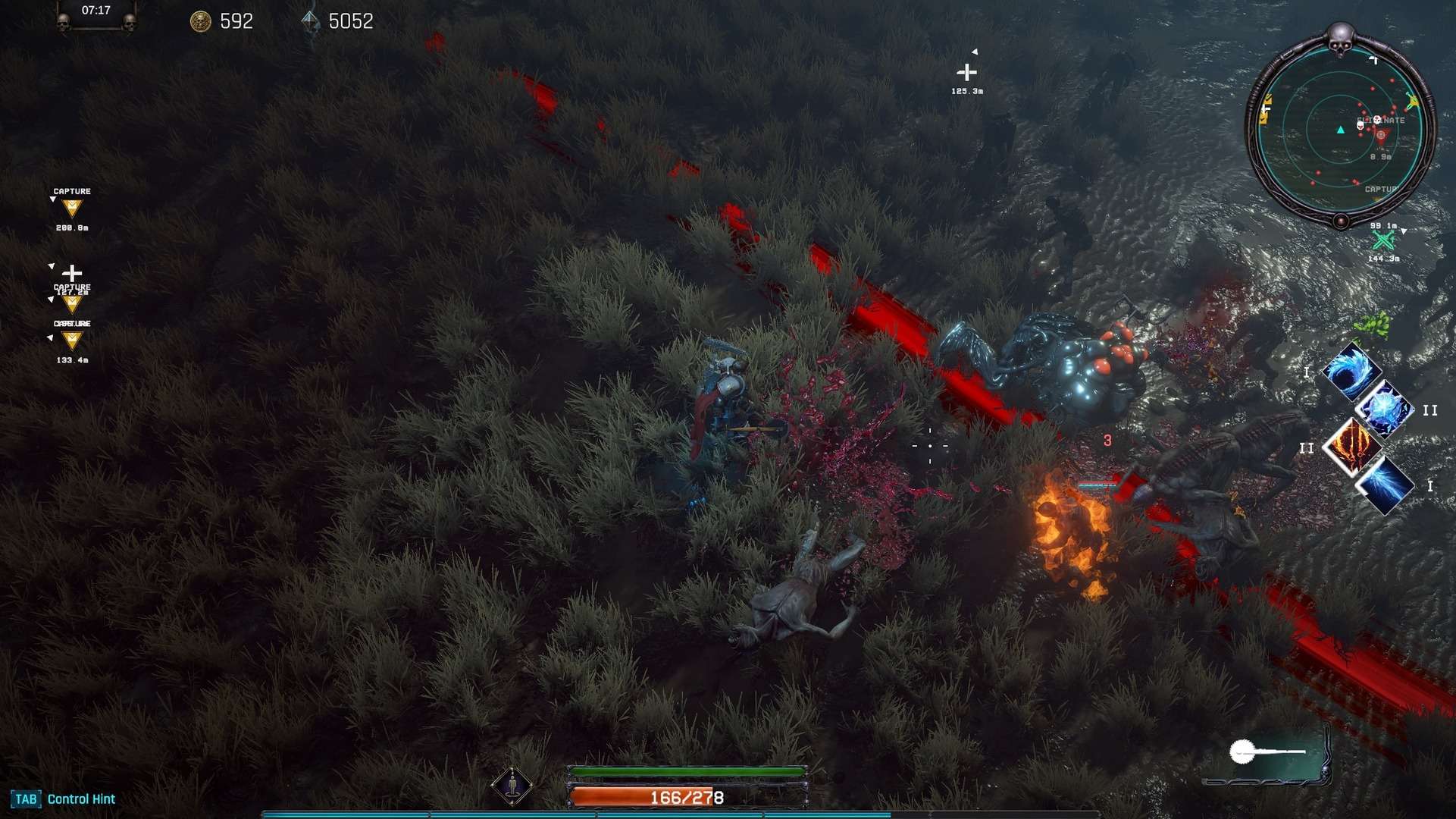Click the arrow next to the 133.4m capture marker
The width and height of the screenshot is (1456, 819).
(x=50, y=338)
